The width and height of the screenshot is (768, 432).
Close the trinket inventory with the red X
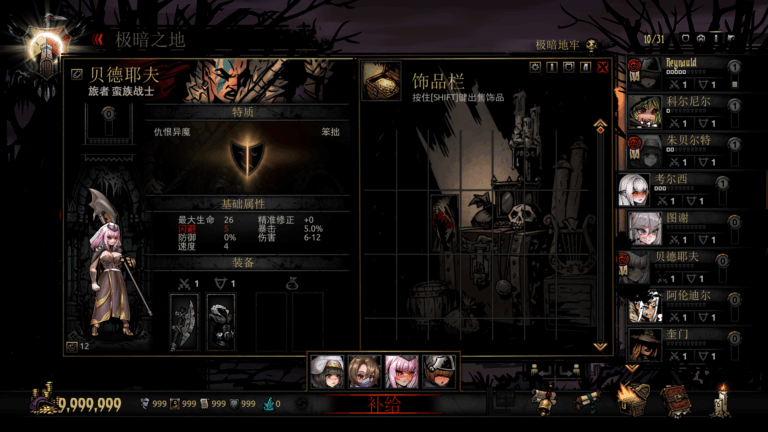[x=602, y=67]
